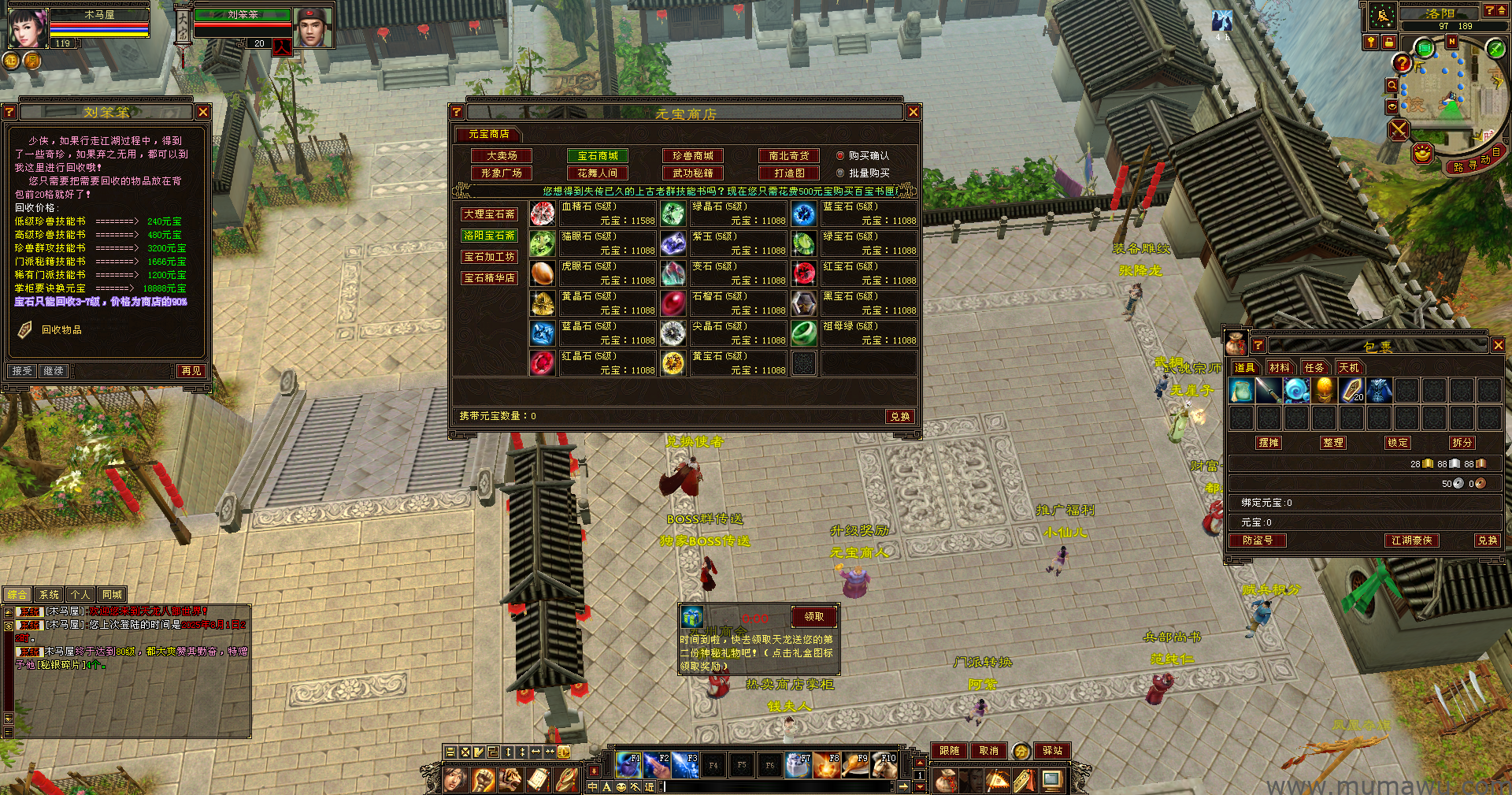Screen dimensions: 1512x795
Task: Click the 兑换 button in the shop window
Action: tap(900, 416)
